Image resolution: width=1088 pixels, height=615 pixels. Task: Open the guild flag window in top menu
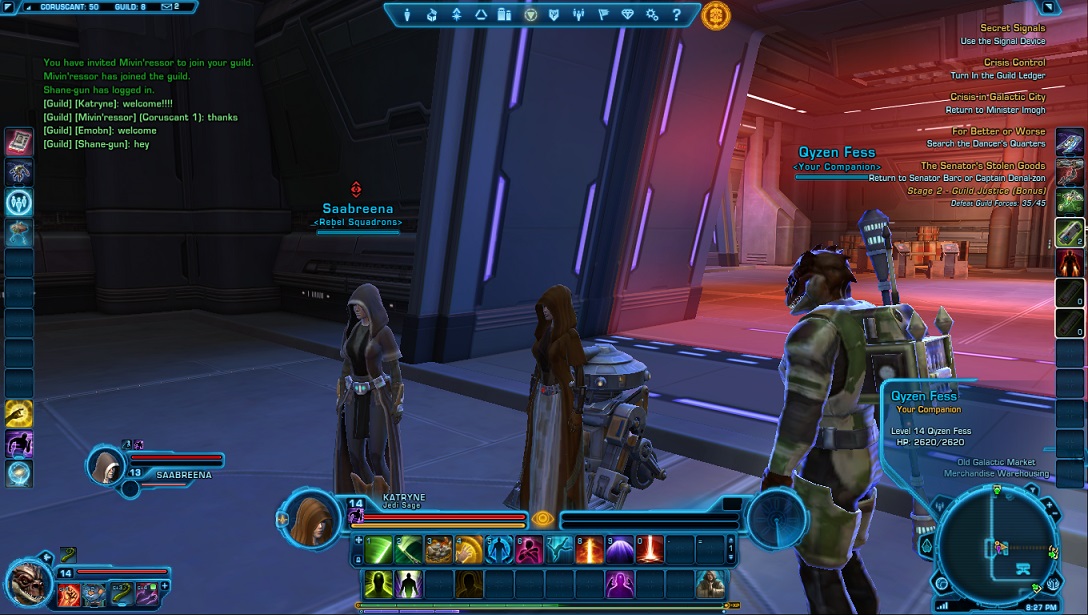[603, 15]
